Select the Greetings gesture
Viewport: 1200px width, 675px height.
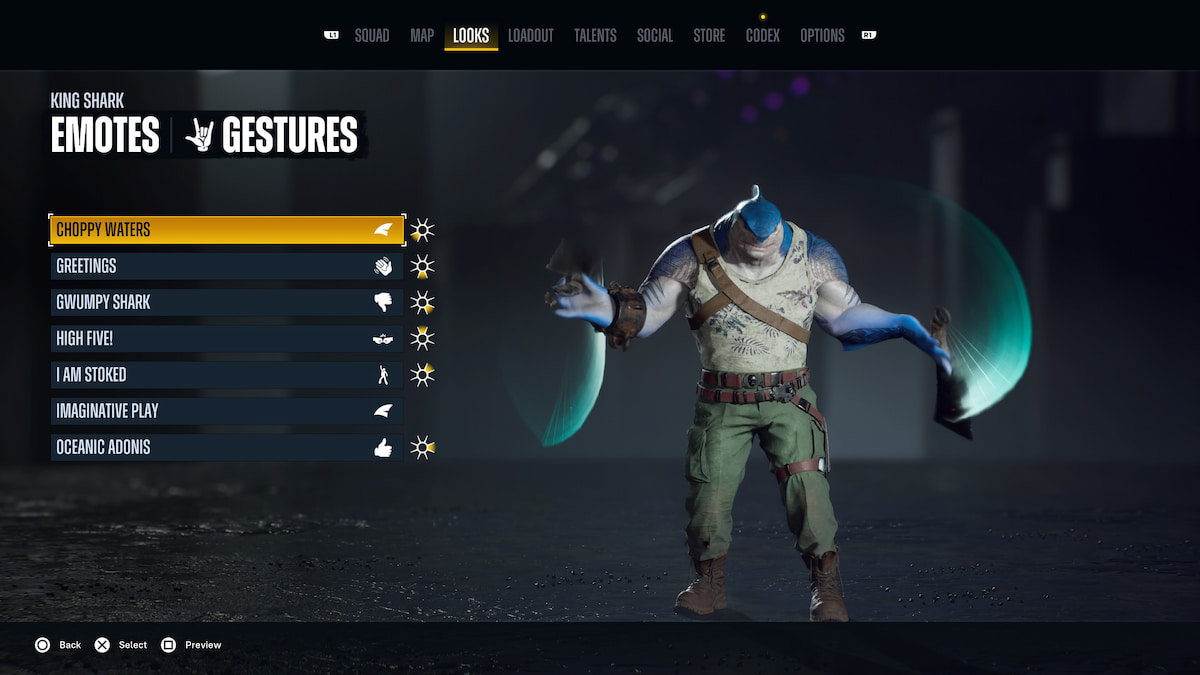227,266
